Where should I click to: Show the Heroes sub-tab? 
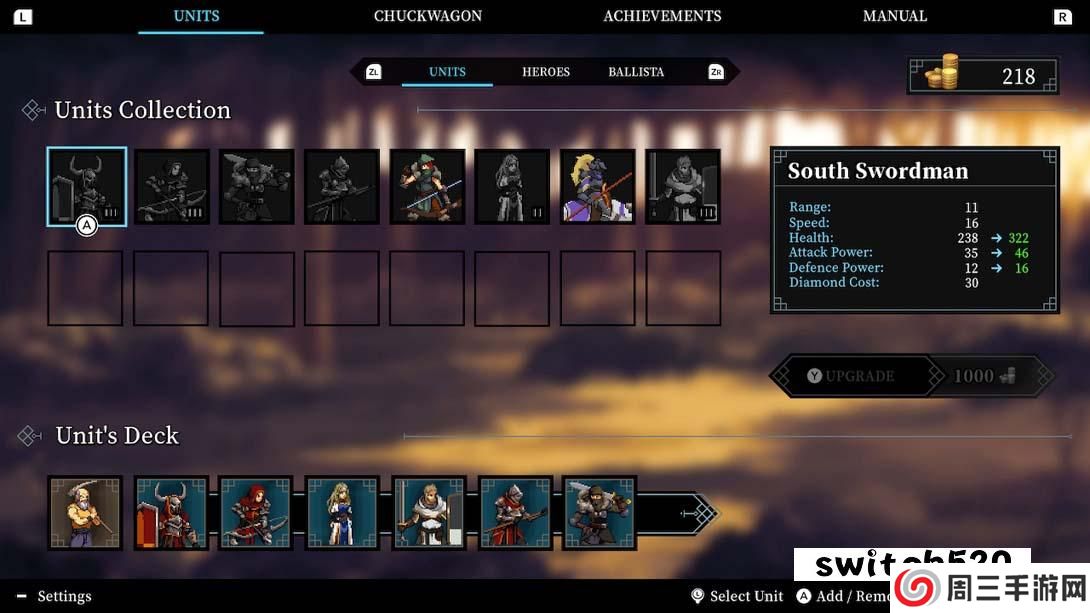(x=545, y=72)
